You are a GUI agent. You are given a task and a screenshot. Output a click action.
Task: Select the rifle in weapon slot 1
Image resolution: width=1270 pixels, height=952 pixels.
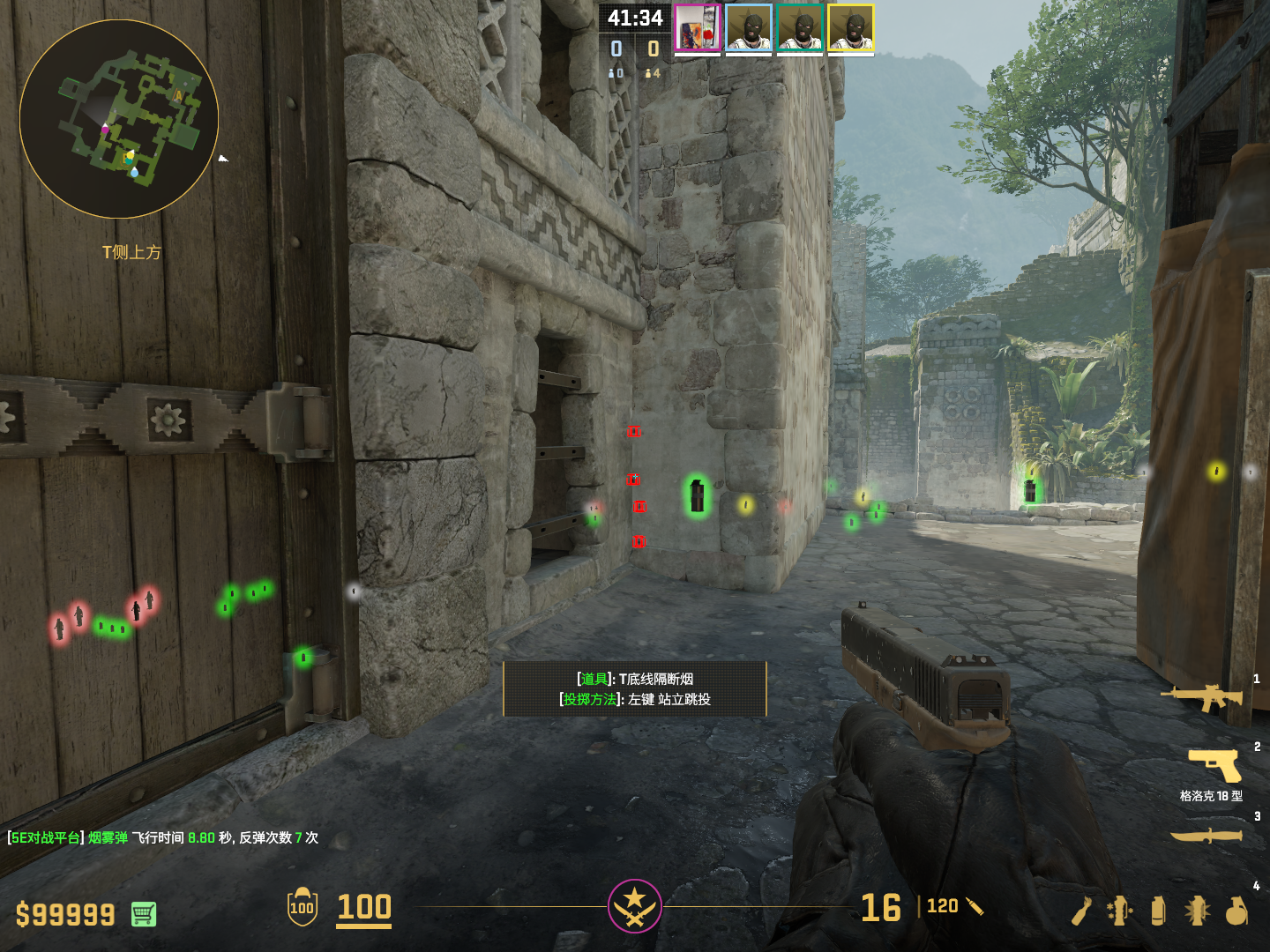(1202, 697)
